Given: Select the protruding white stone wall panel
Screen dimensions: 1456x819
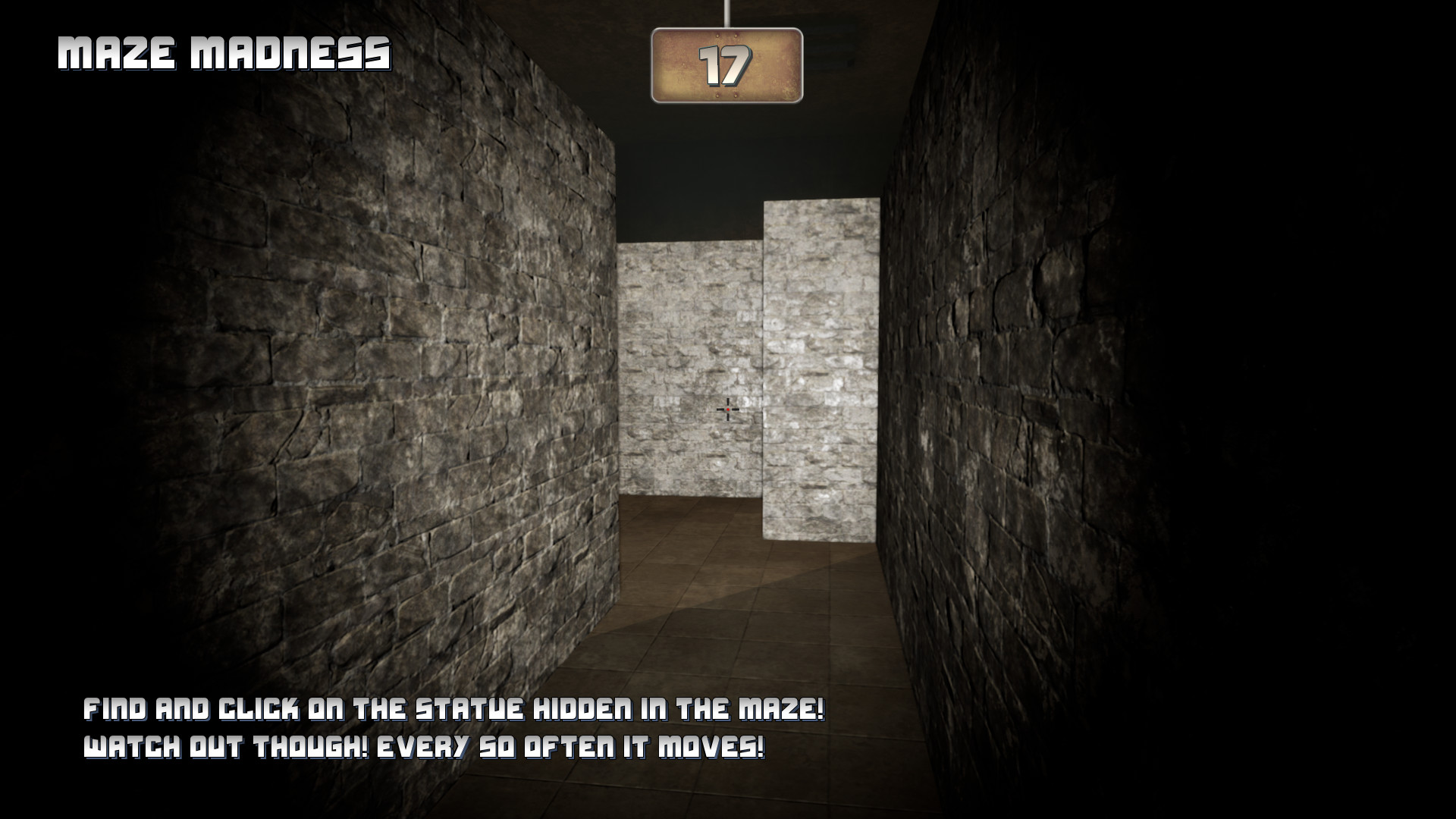Looking at the screenshot, I should [x=823, y=364].
